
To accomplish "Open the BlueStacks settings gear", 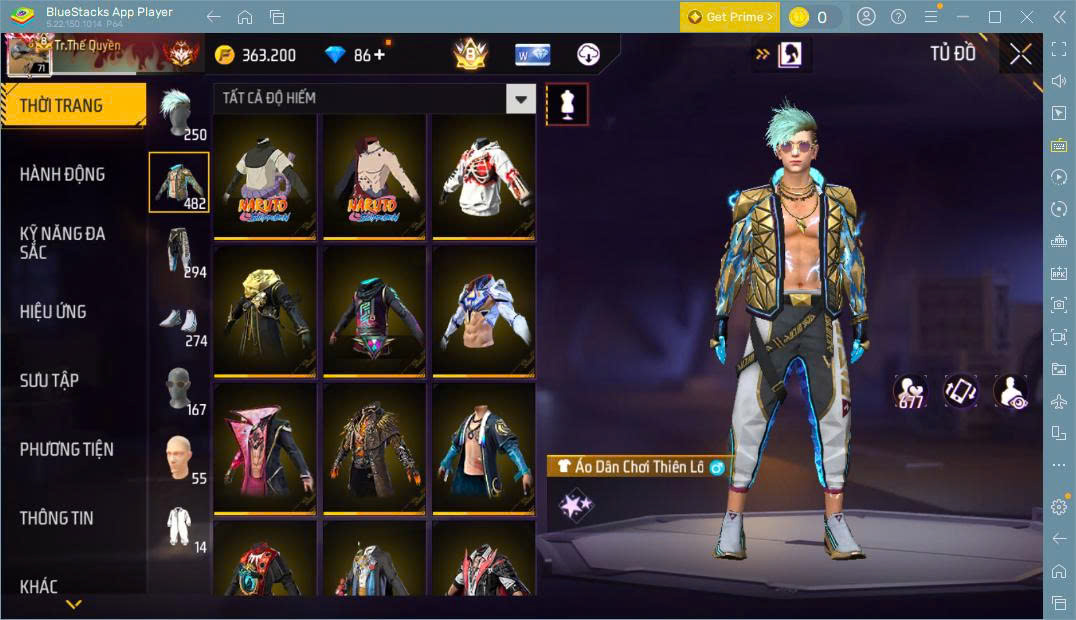I will [x=1059, y=507].
